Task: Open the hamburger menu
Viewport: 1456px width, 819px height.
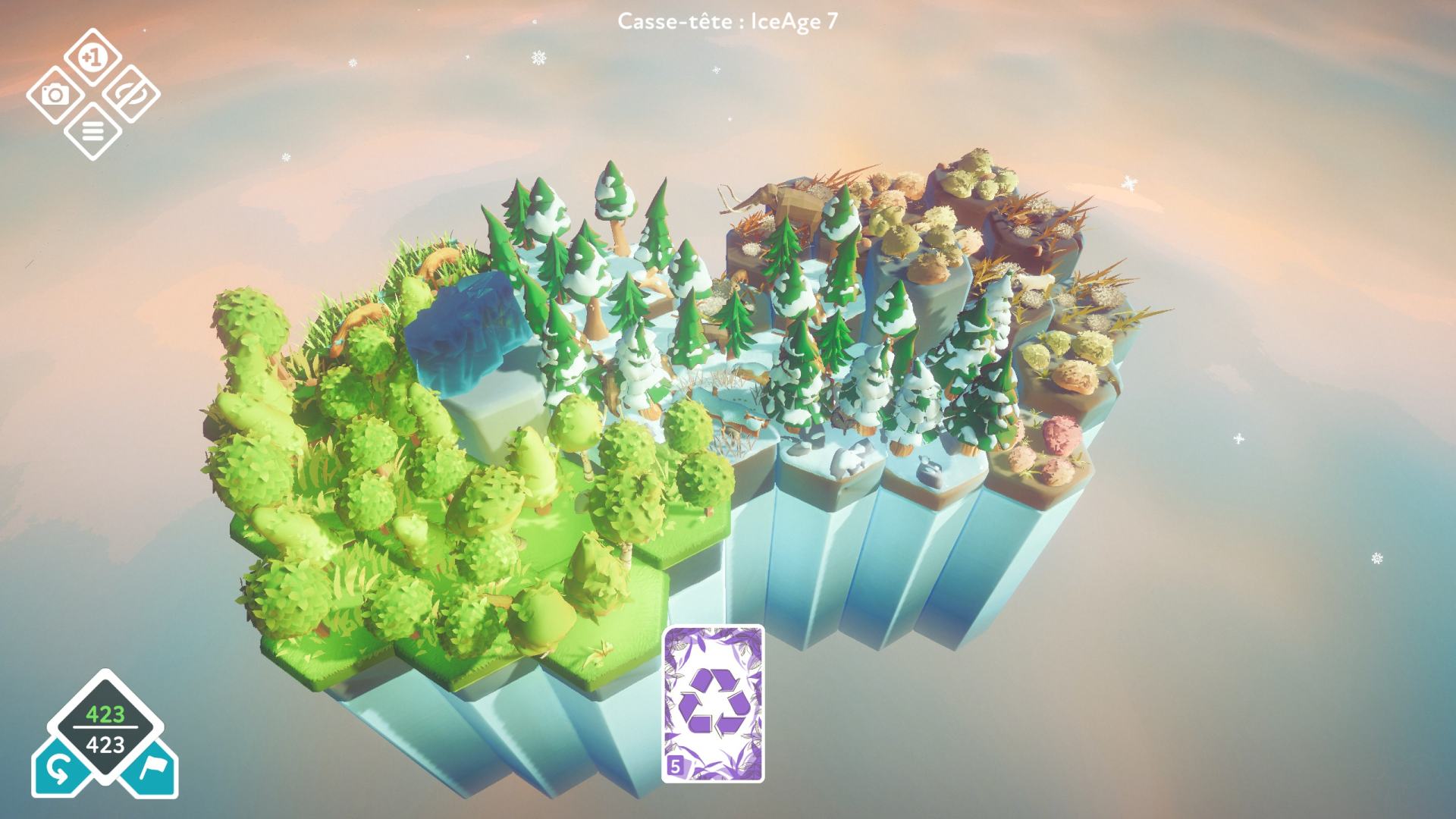Action: [x=93, y=132]
